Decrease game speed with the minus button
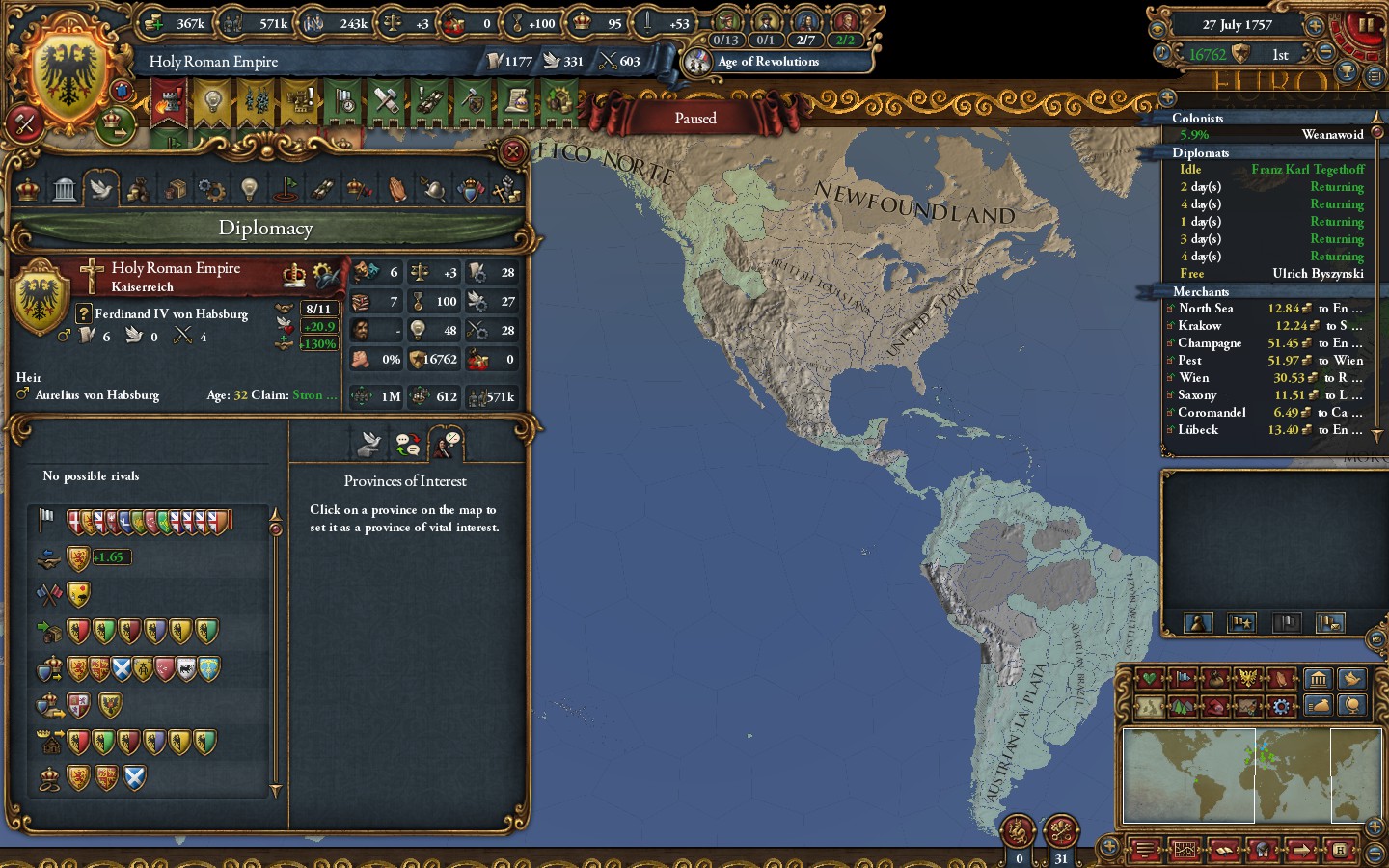 1325,53
